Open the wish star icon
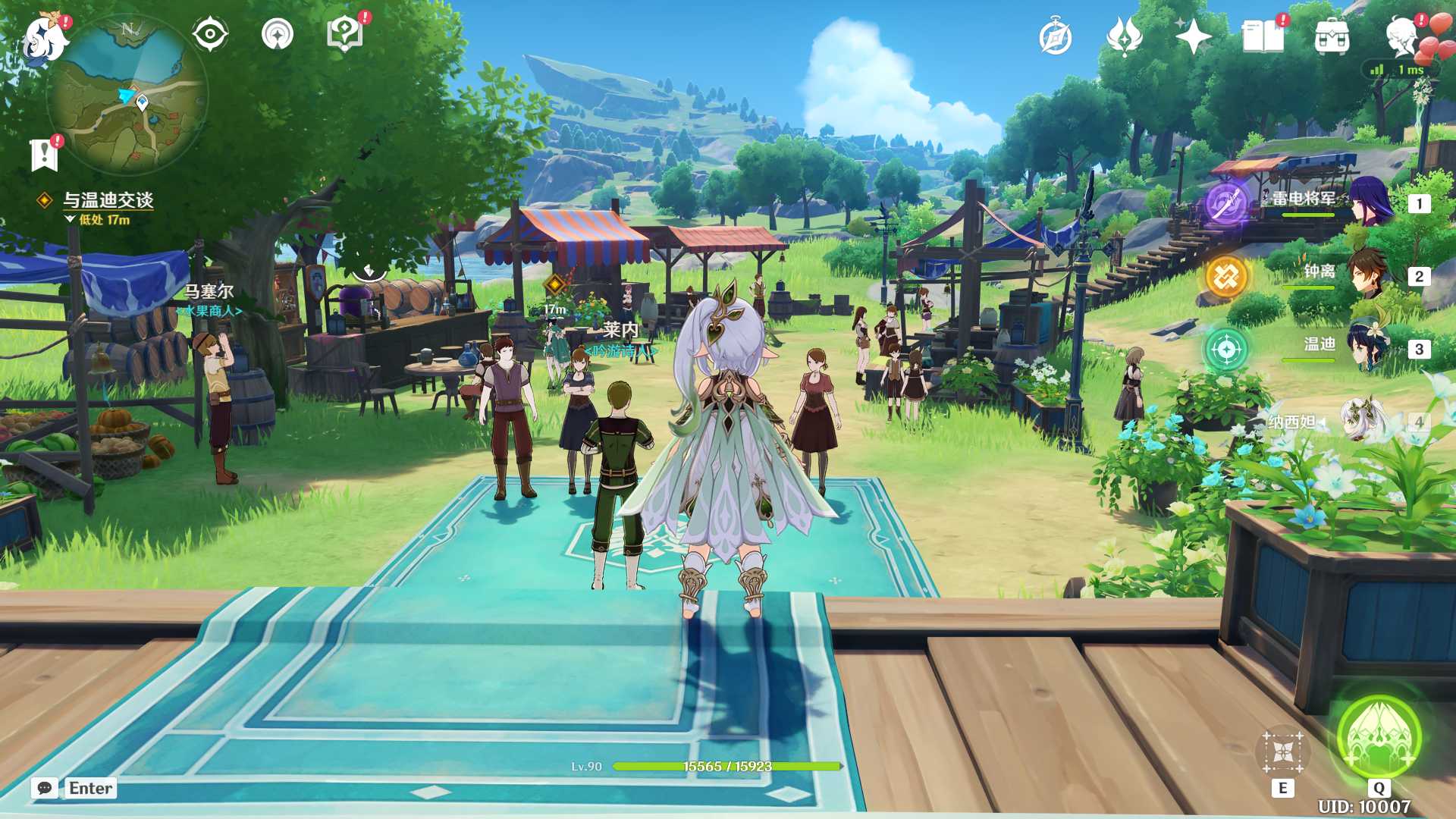1456x819 pixels. tap(1192, 36)
